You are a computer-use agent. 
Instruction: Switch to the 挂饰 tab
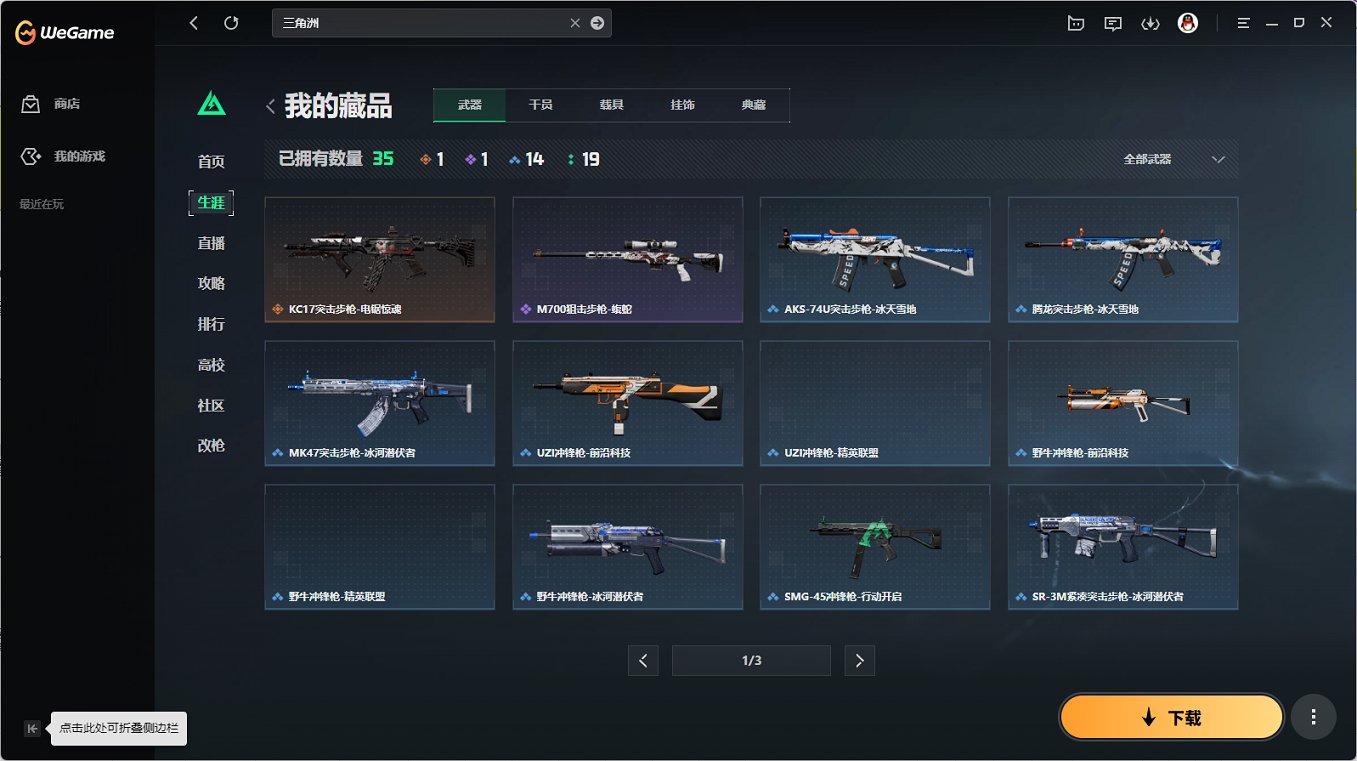(682, 103)
